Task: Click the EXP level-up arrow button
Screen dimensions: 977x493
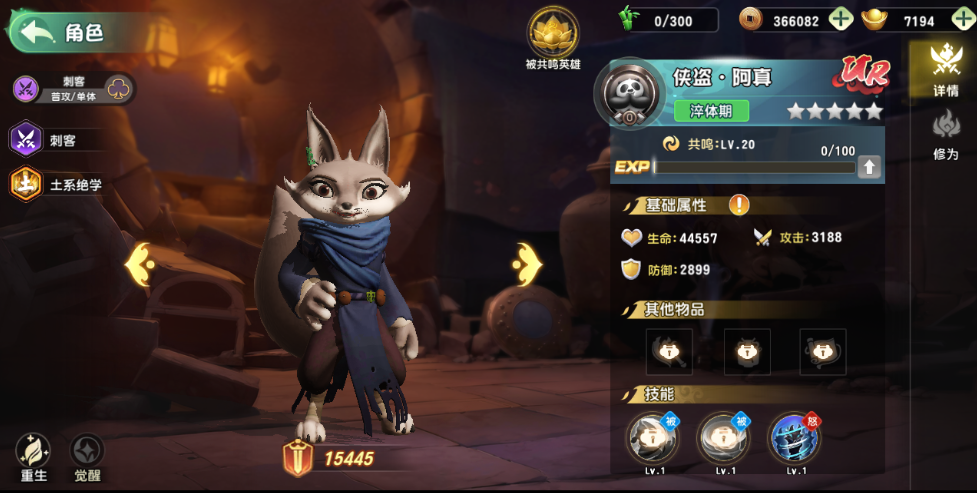Action: (869, 167)
